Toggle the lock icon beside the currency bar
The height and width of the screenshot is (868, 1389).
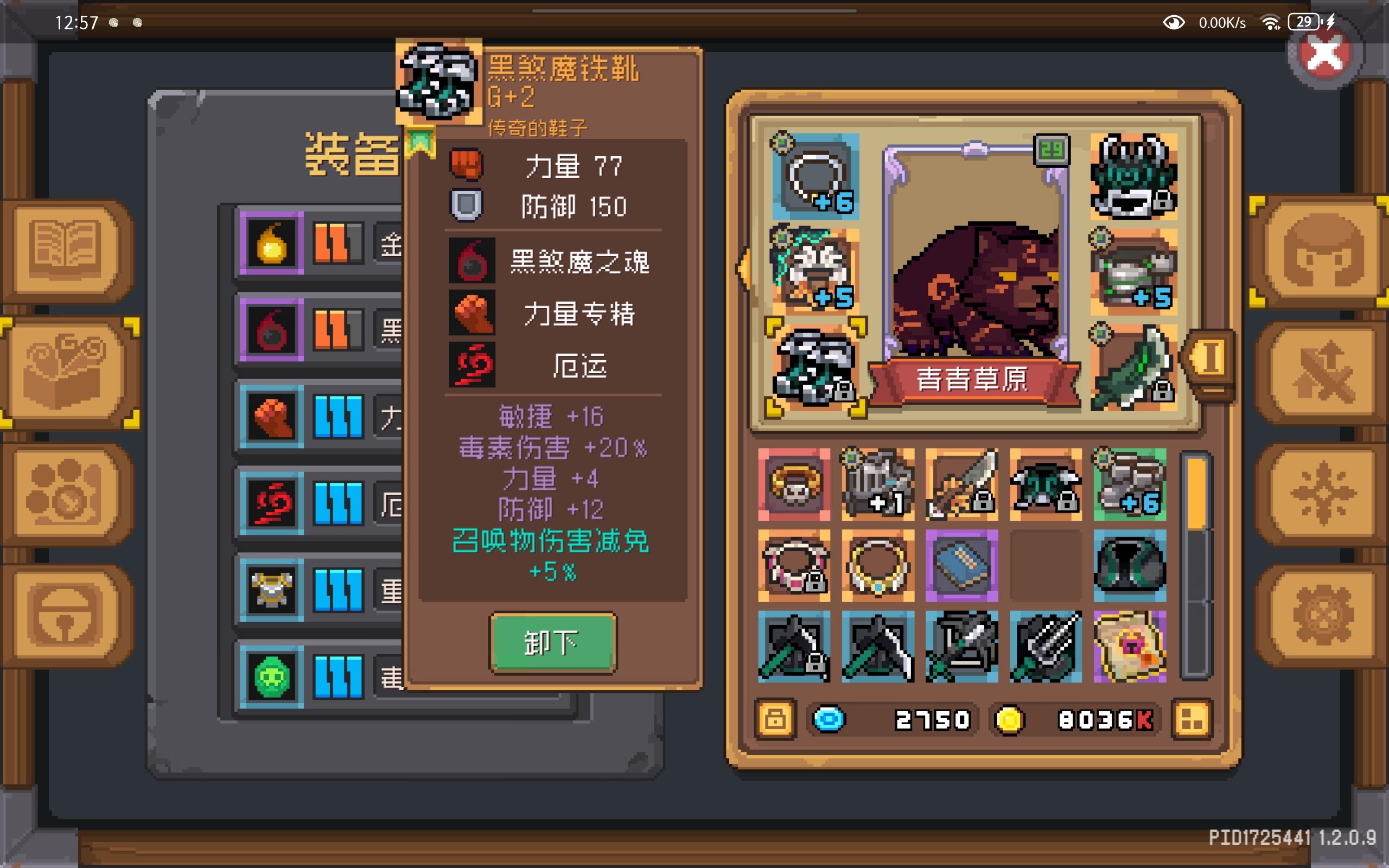click(776, 719)
